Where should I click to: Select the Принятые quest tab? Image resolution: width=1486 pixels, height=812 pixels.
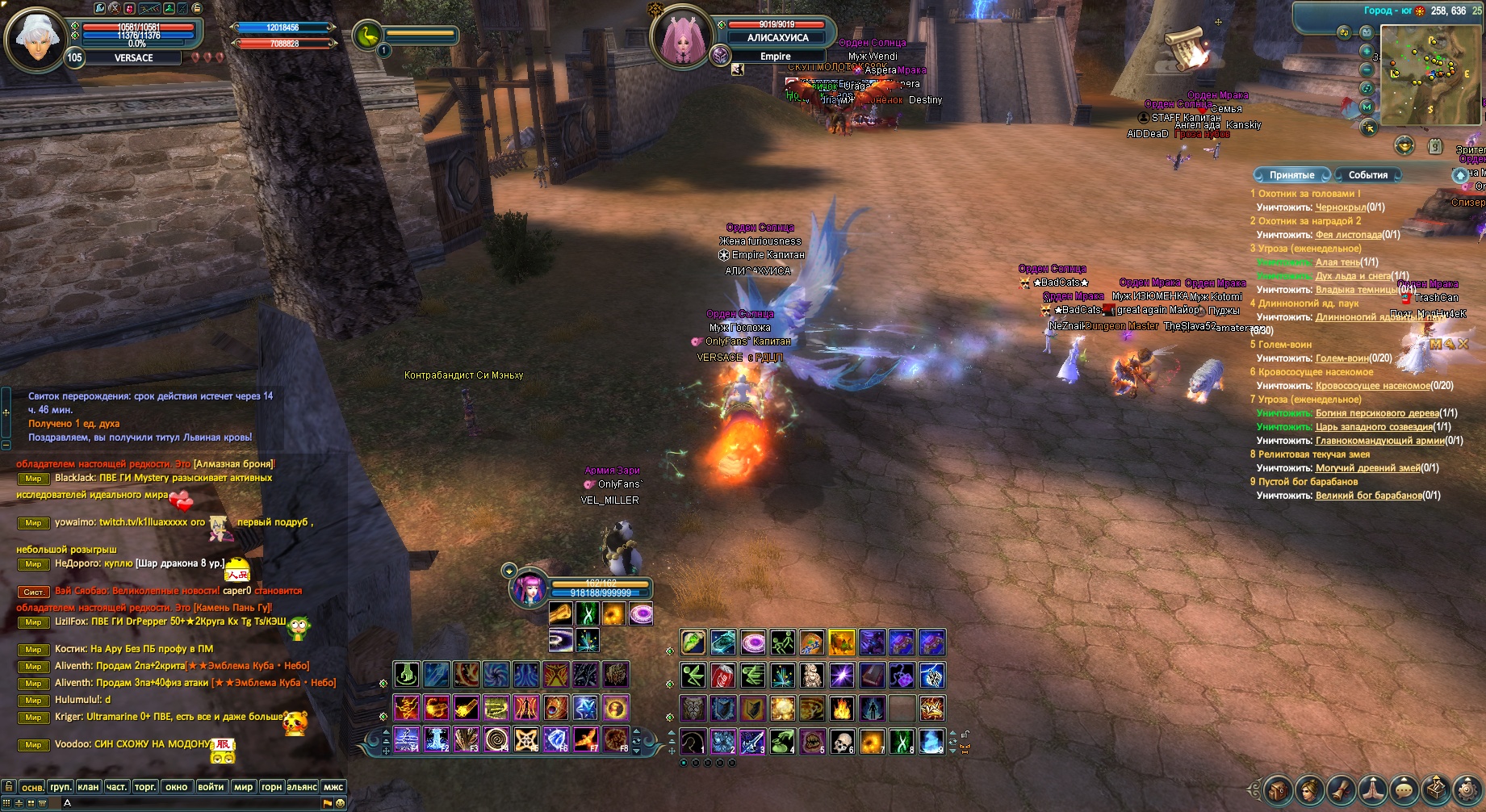point(1291,175)
